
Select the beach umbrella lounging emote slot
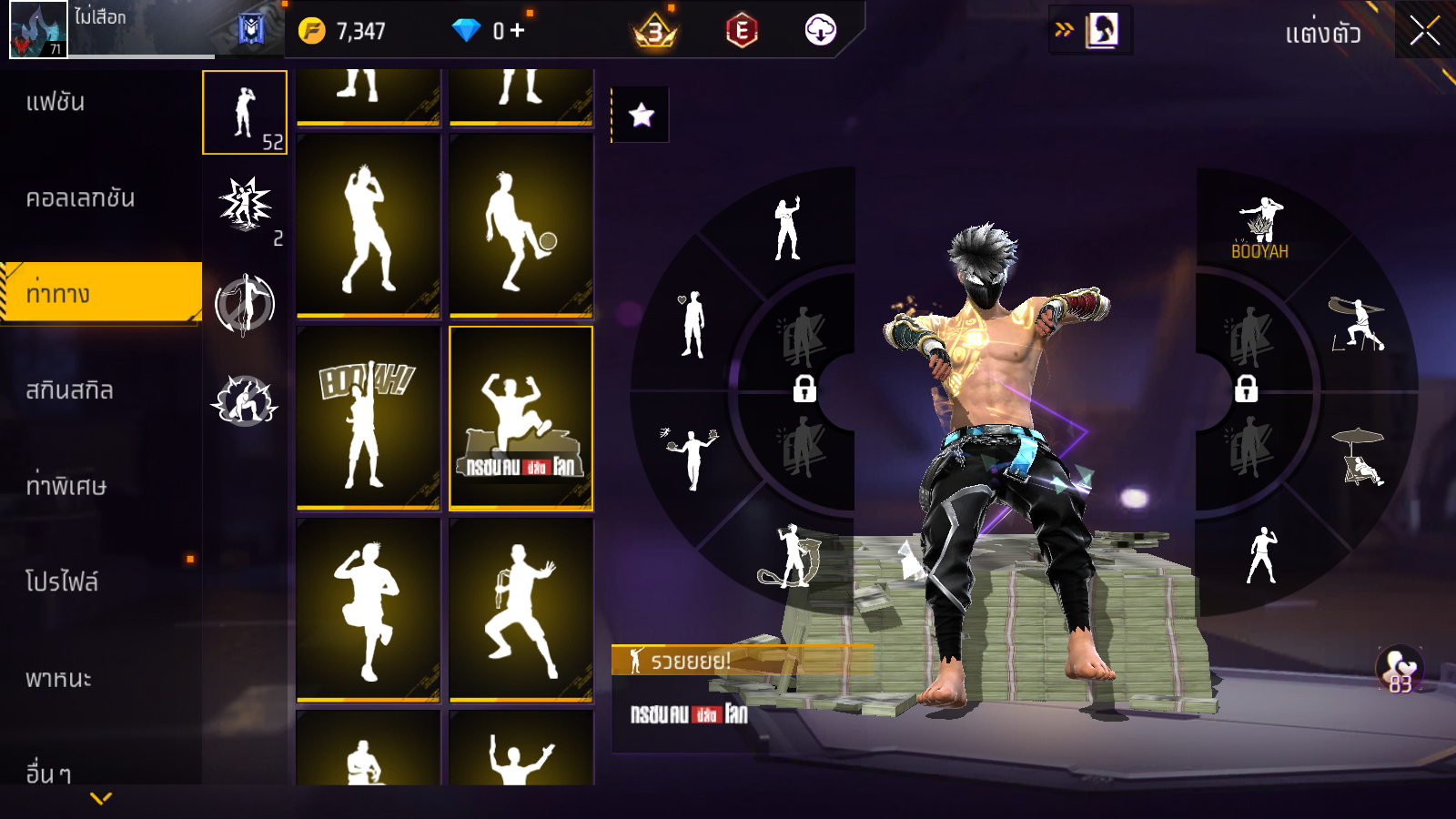pyautogui.click(x=1359, y=457)
